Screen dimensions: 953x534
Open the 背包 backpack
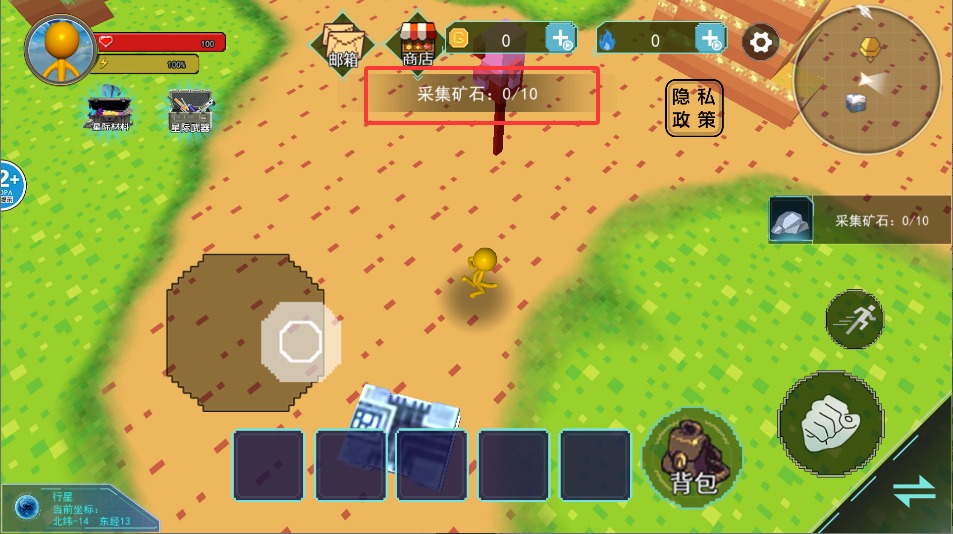click(692, 457)
